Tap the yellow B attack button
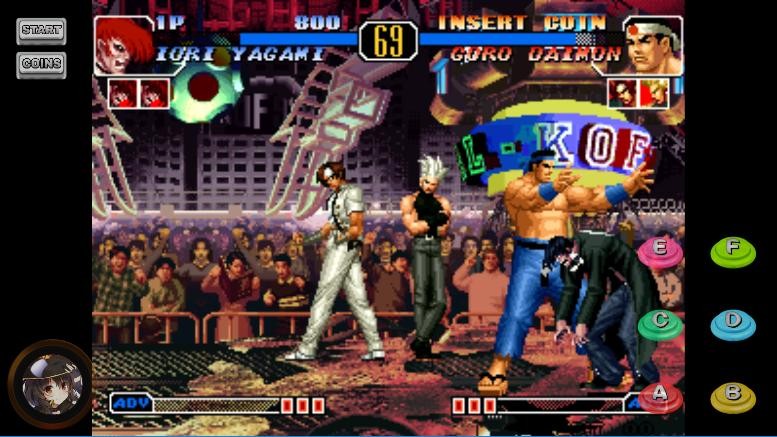 click(x=733, y=396)
